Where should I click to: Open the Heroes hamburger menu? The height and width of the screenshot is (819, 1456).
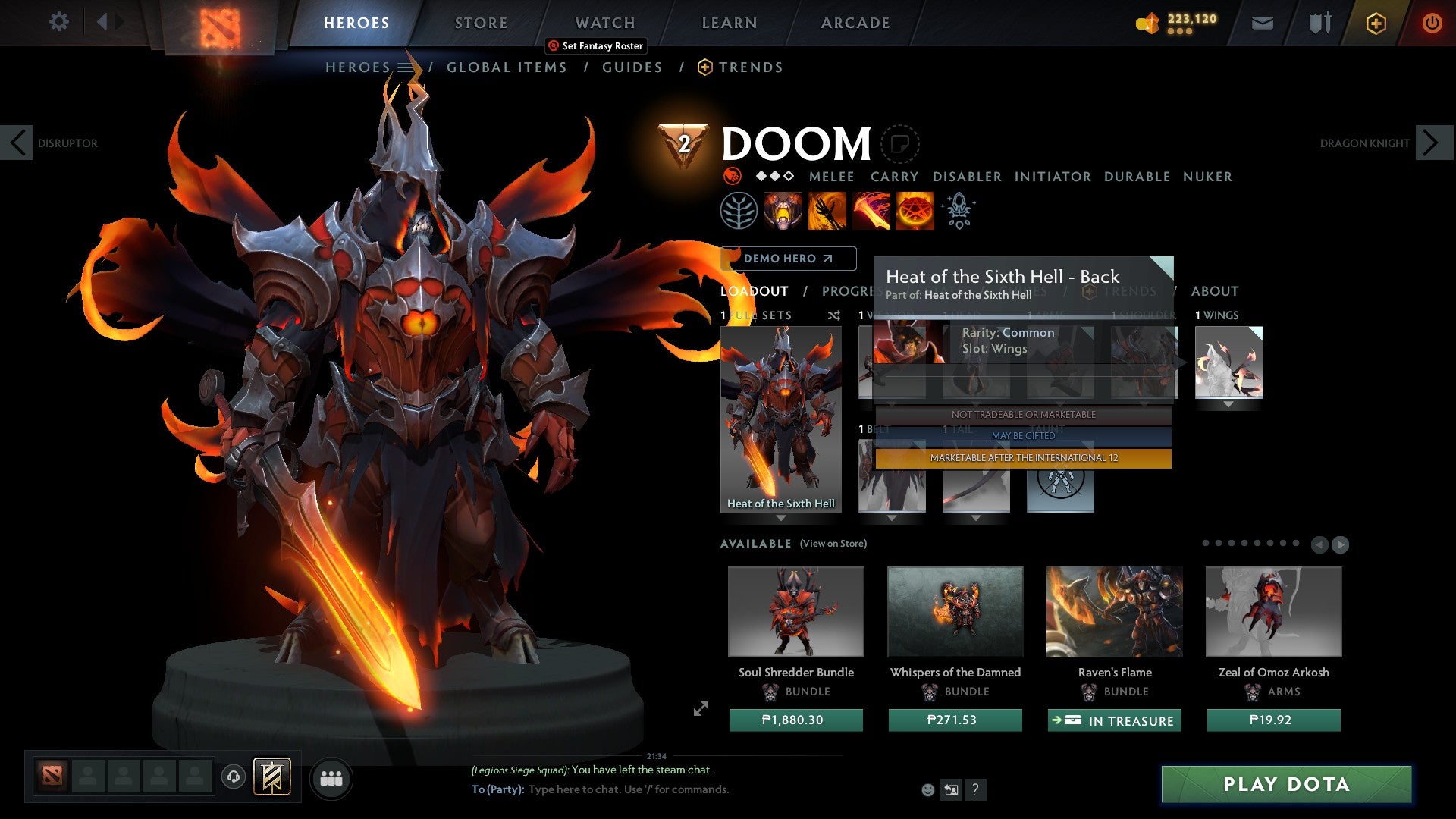tap(406, 67)
